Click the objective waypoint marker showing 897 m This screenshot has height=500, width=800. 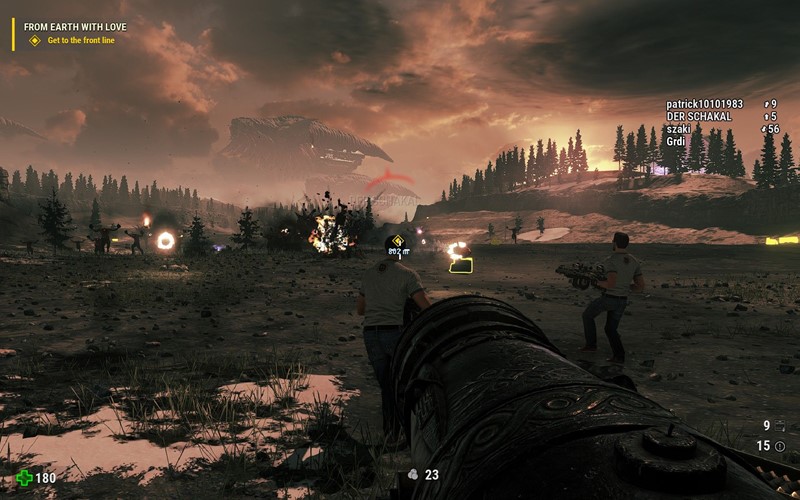pyautogui.click(x=398, y=240)
